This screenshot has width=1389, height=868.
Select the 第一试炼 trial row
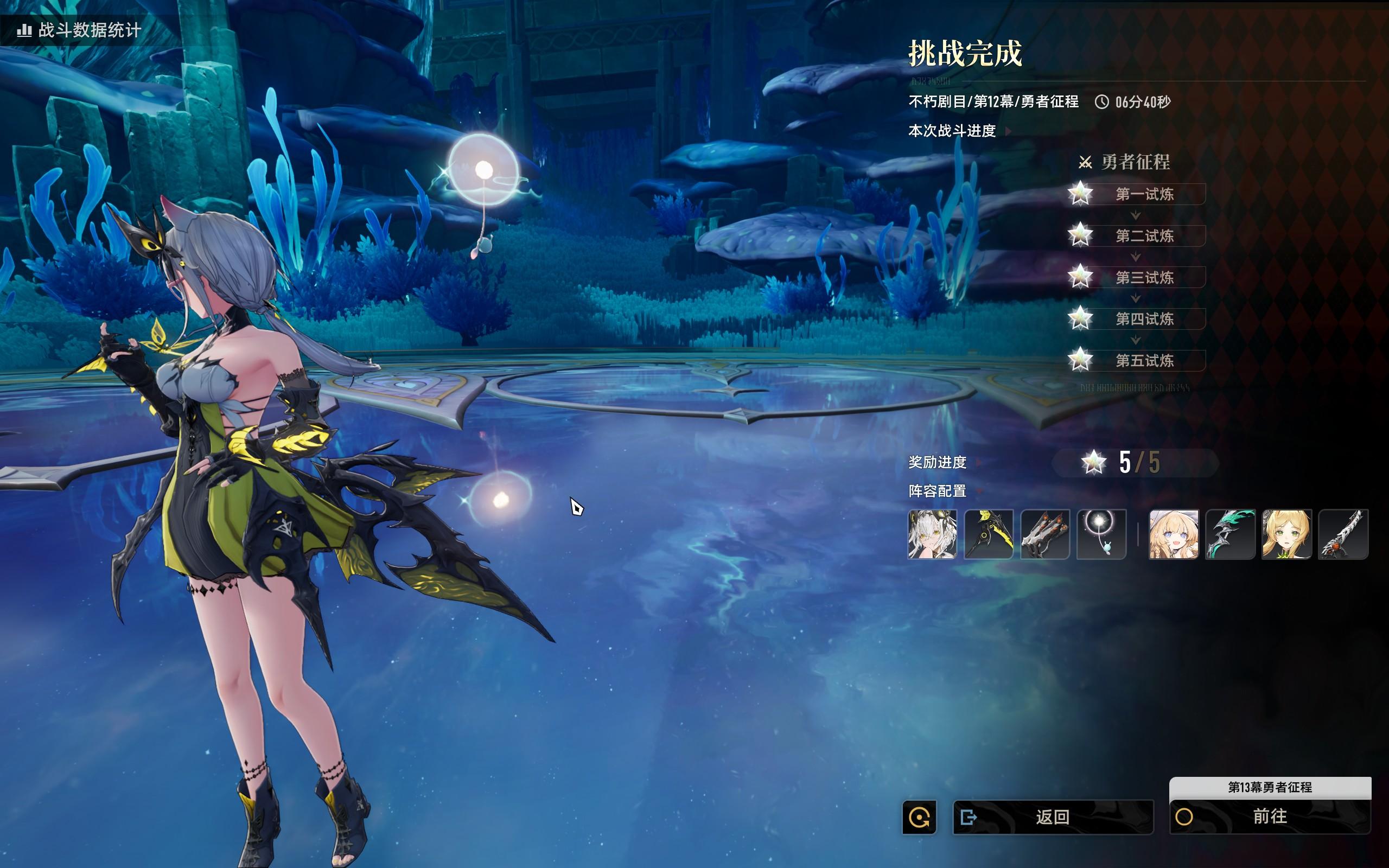click(1144, 194)
